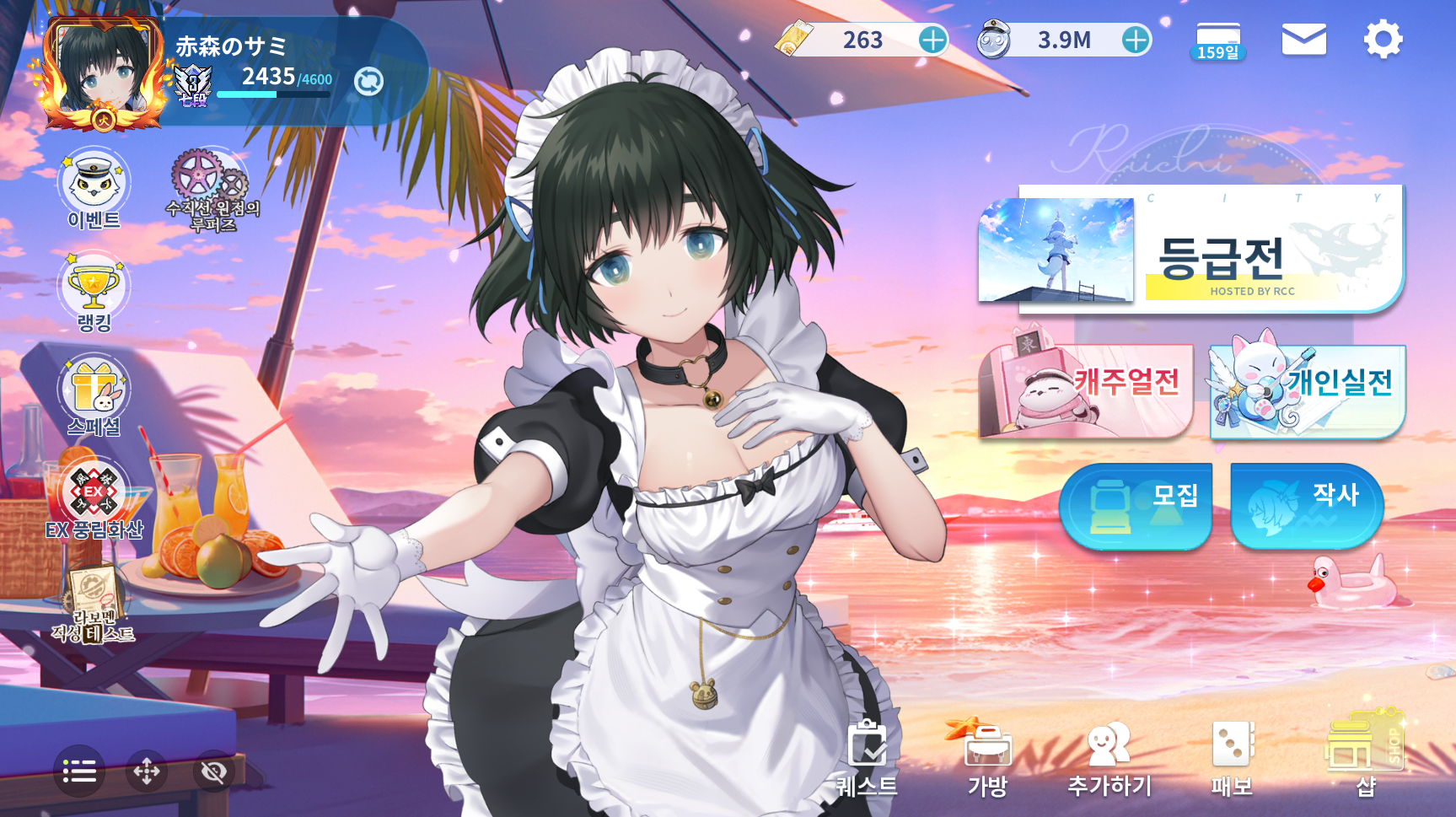This screenshot has width=1456, height=817.
Task: Add more gold tickets with plus button
Action: pos(932,40)
